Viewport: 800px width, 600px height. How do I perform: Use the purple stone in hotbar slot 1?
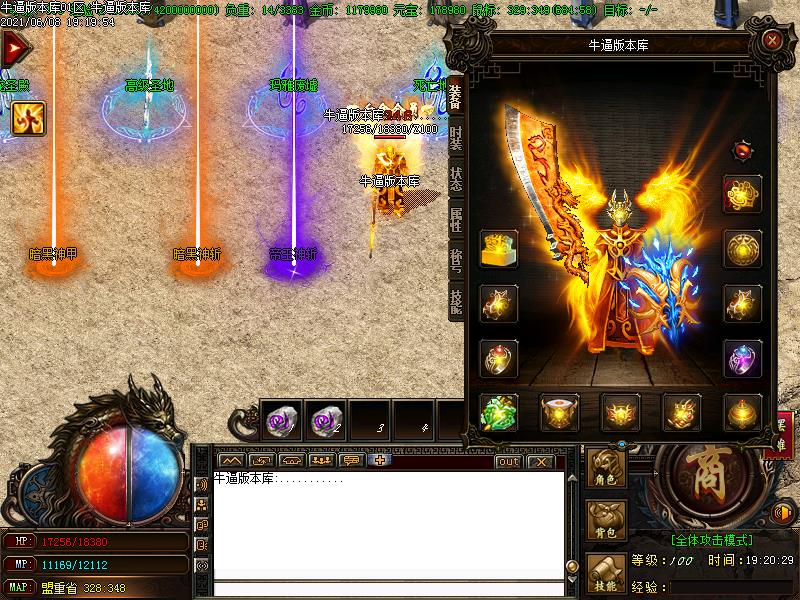(x=282, y=421)
